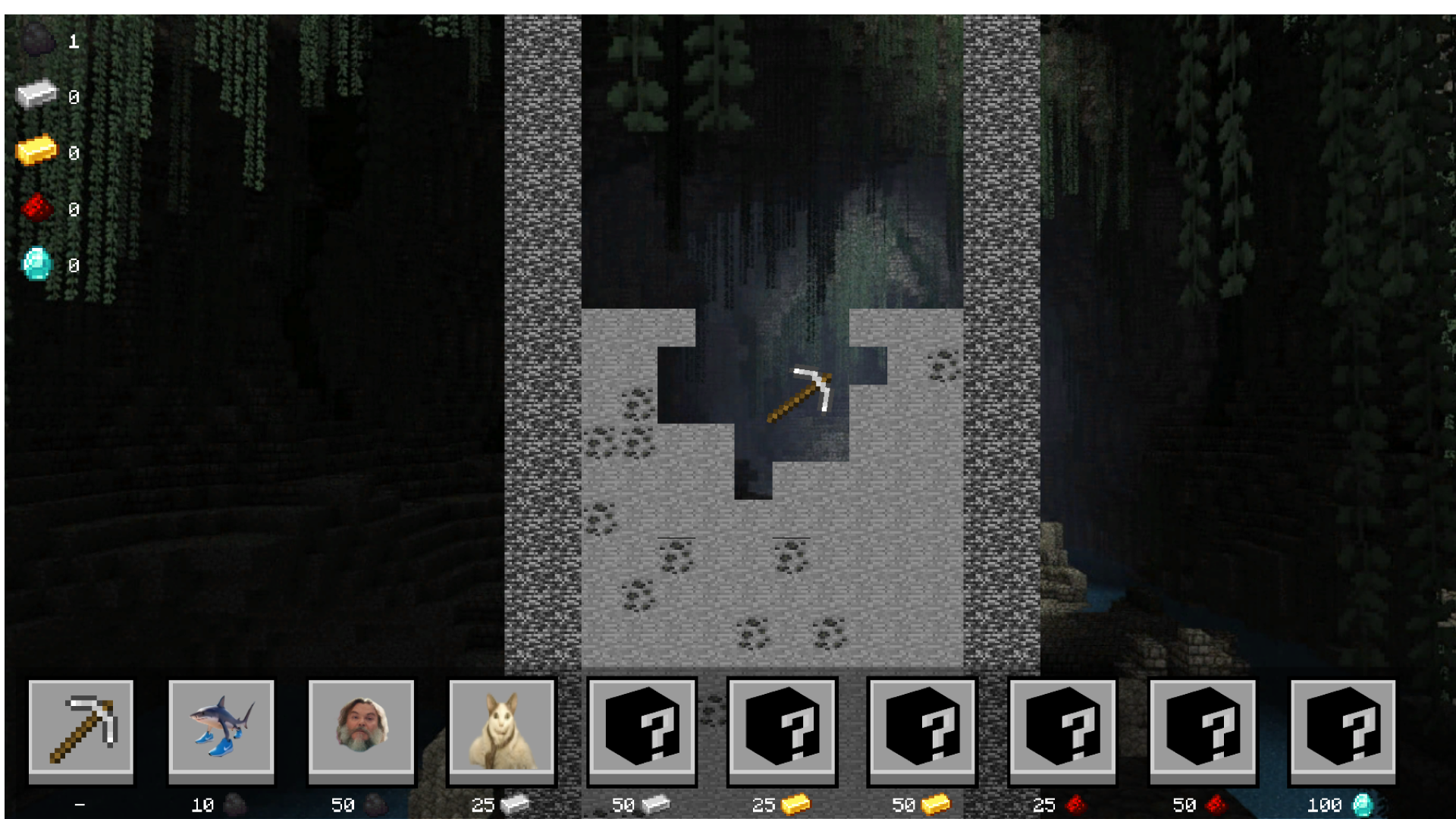Buy the shark upgrade costing 10 coal
The width and height of the screenshot is (1456, 819).
coord(221,730)
